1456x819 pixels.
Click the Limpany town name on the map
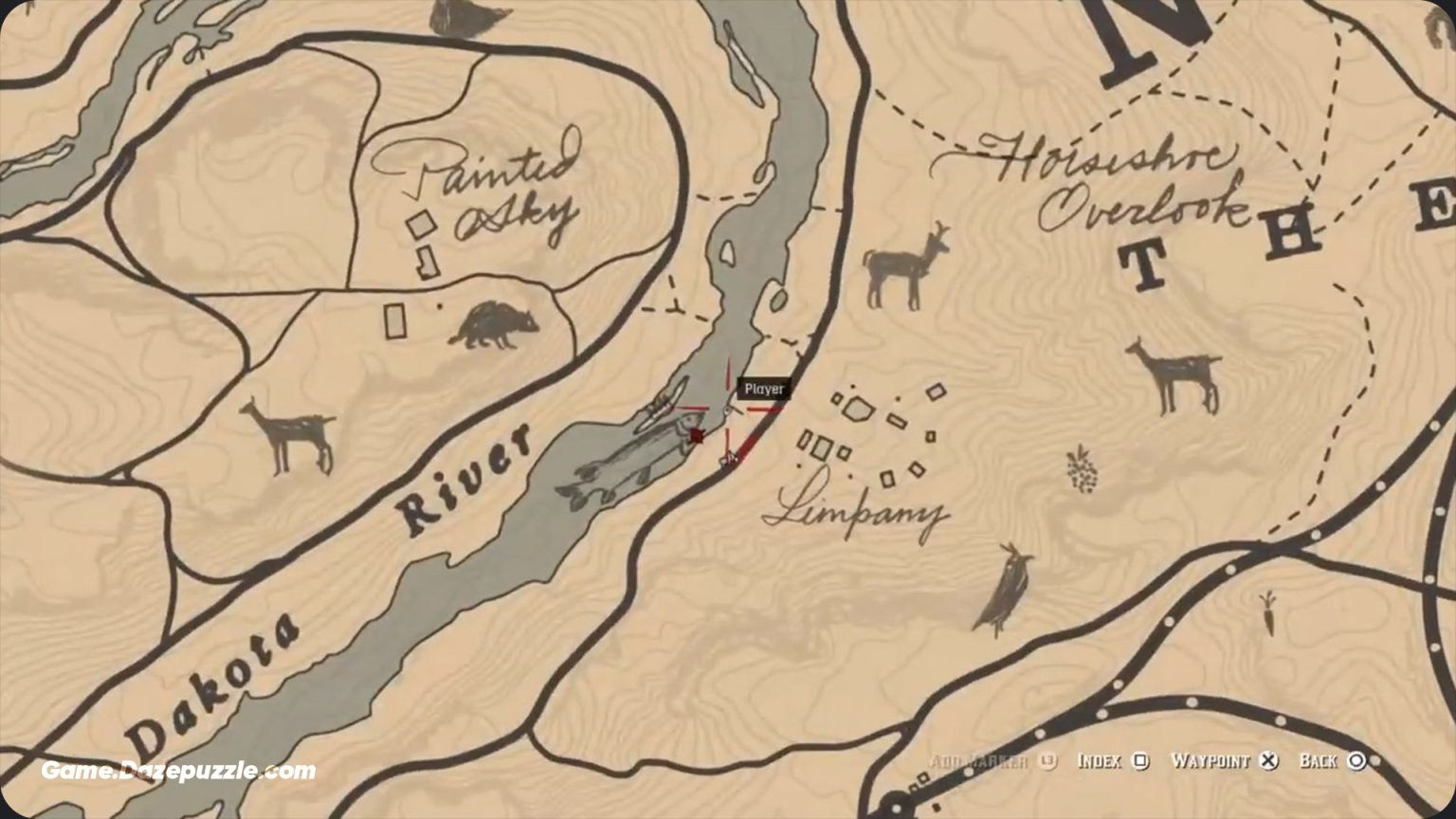858,512
